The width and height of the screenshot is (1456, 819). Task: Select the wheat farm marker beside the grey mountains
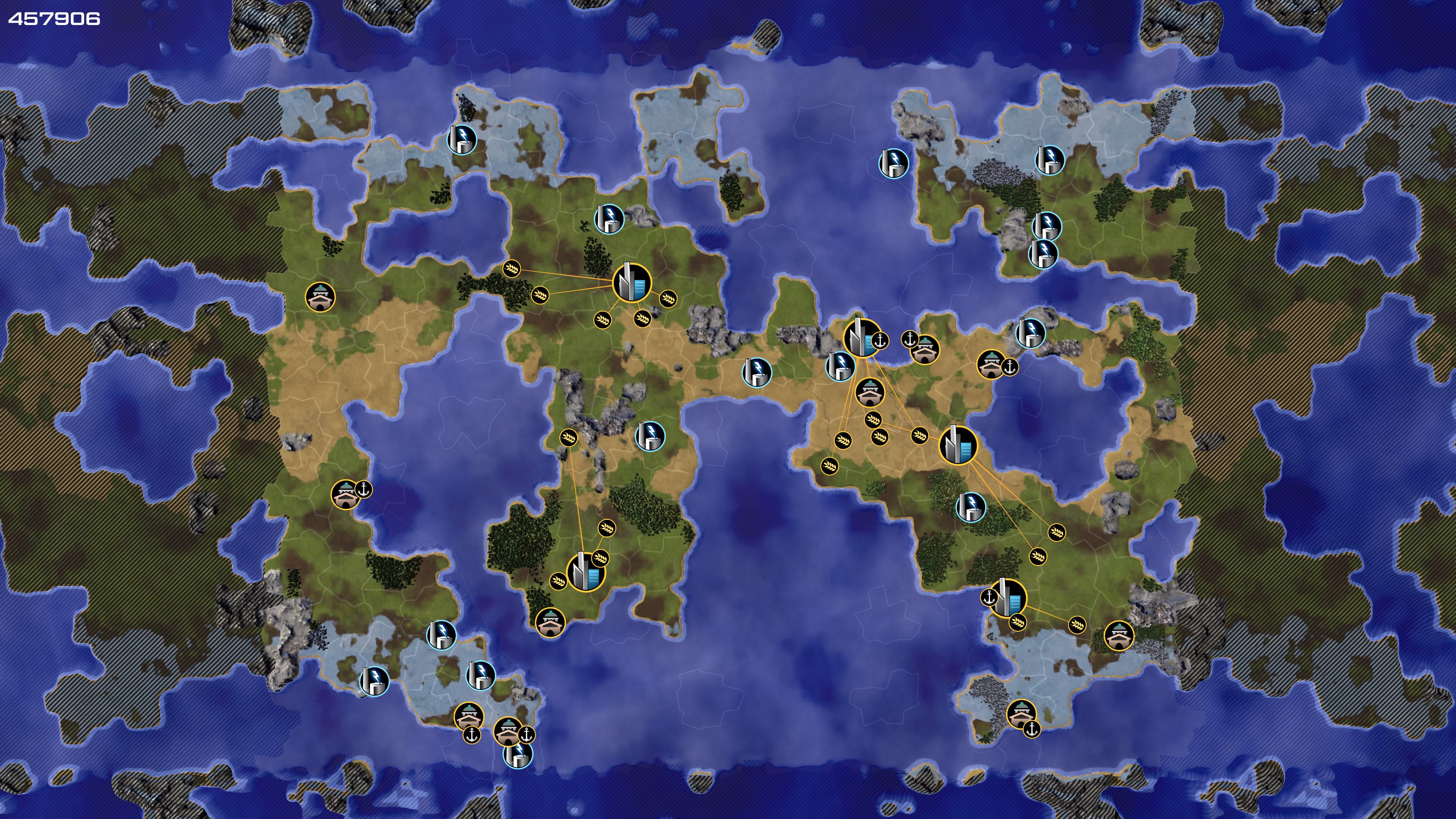569,437
